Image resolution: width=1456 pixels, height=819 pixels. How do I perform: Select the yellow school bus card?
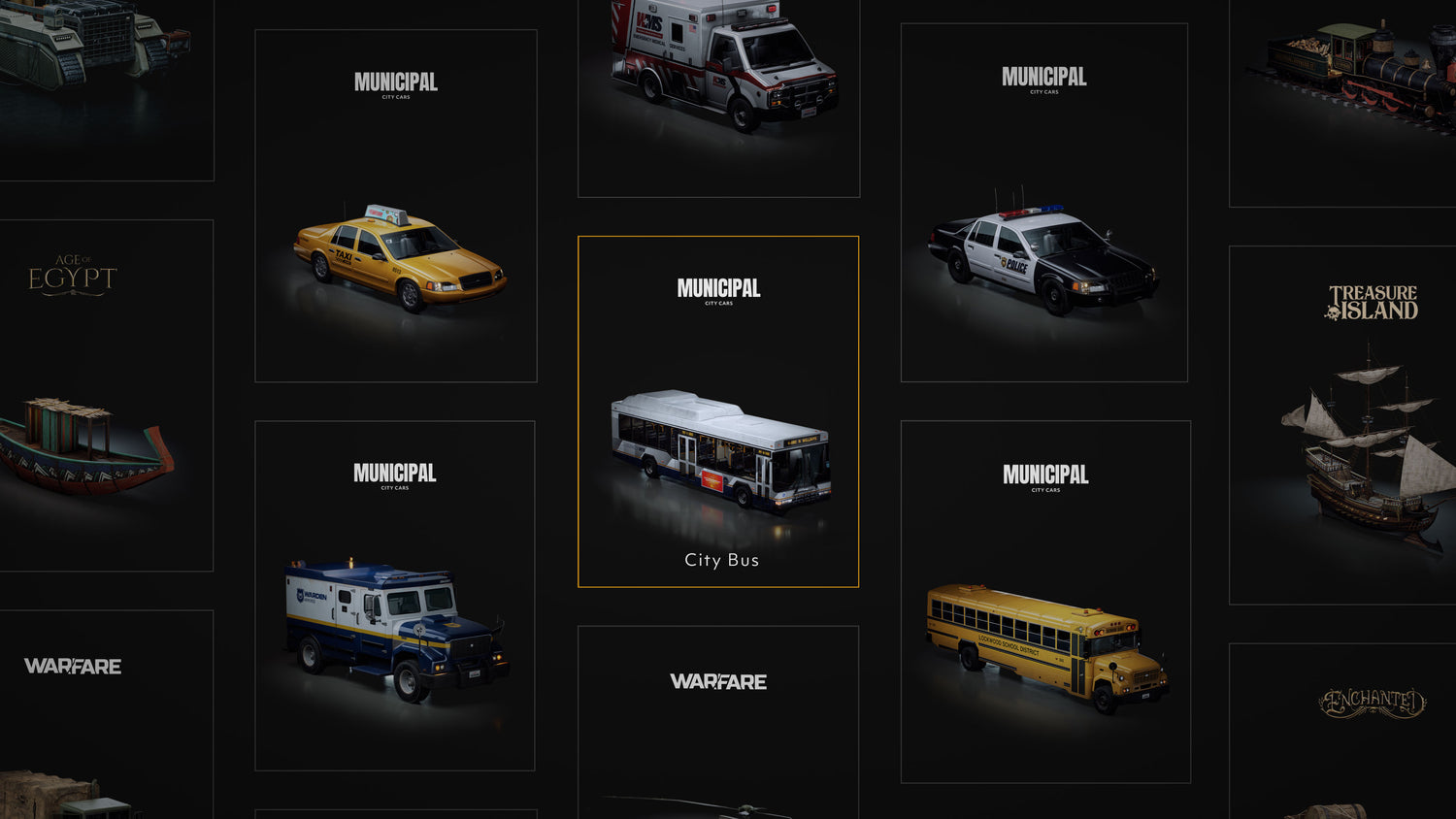(x=1045, y=602)
